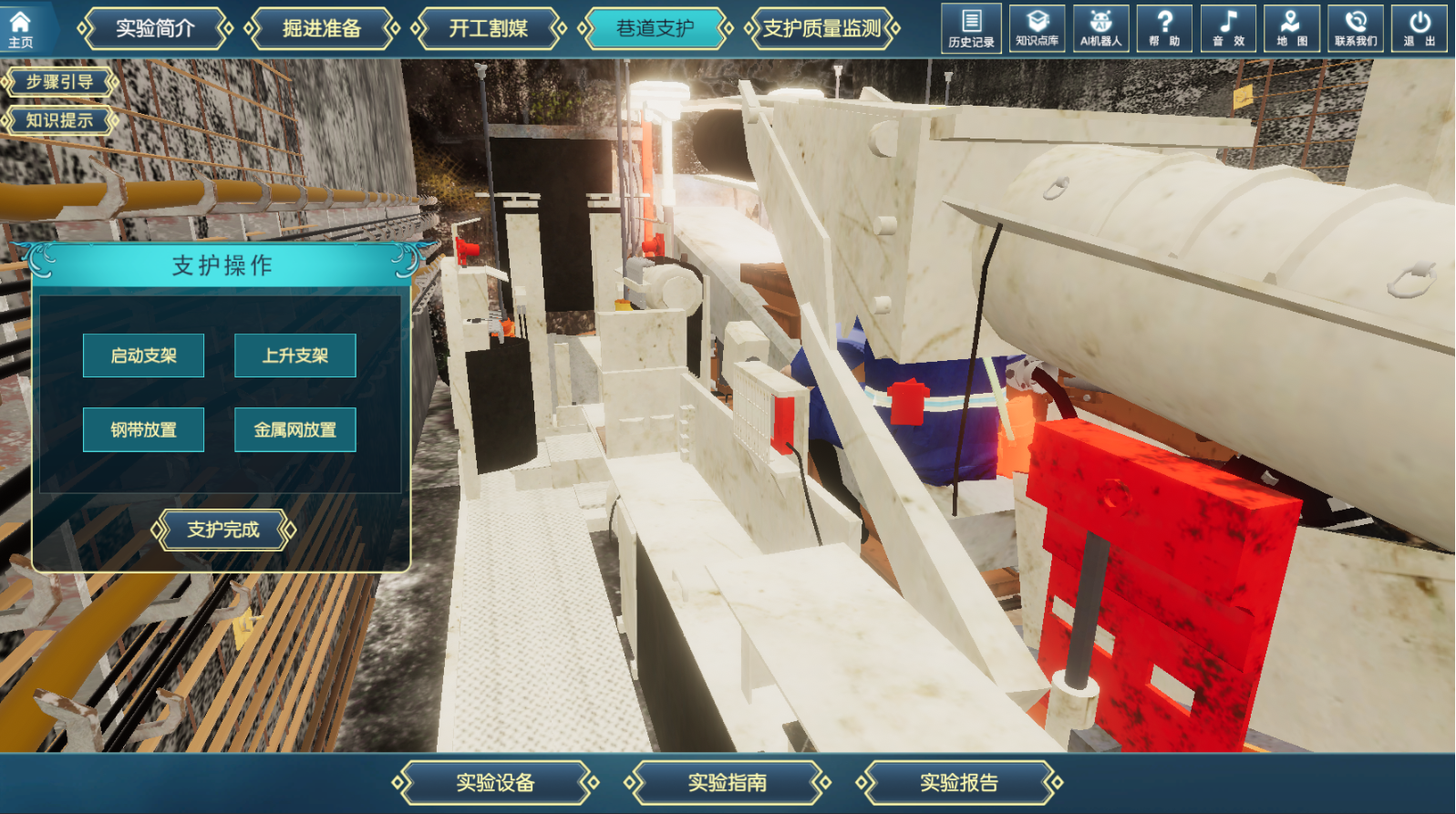Screen dimensions: 1456x814
Task: Switch to the 实验简介 tab
Action: [x=155, y=29]
